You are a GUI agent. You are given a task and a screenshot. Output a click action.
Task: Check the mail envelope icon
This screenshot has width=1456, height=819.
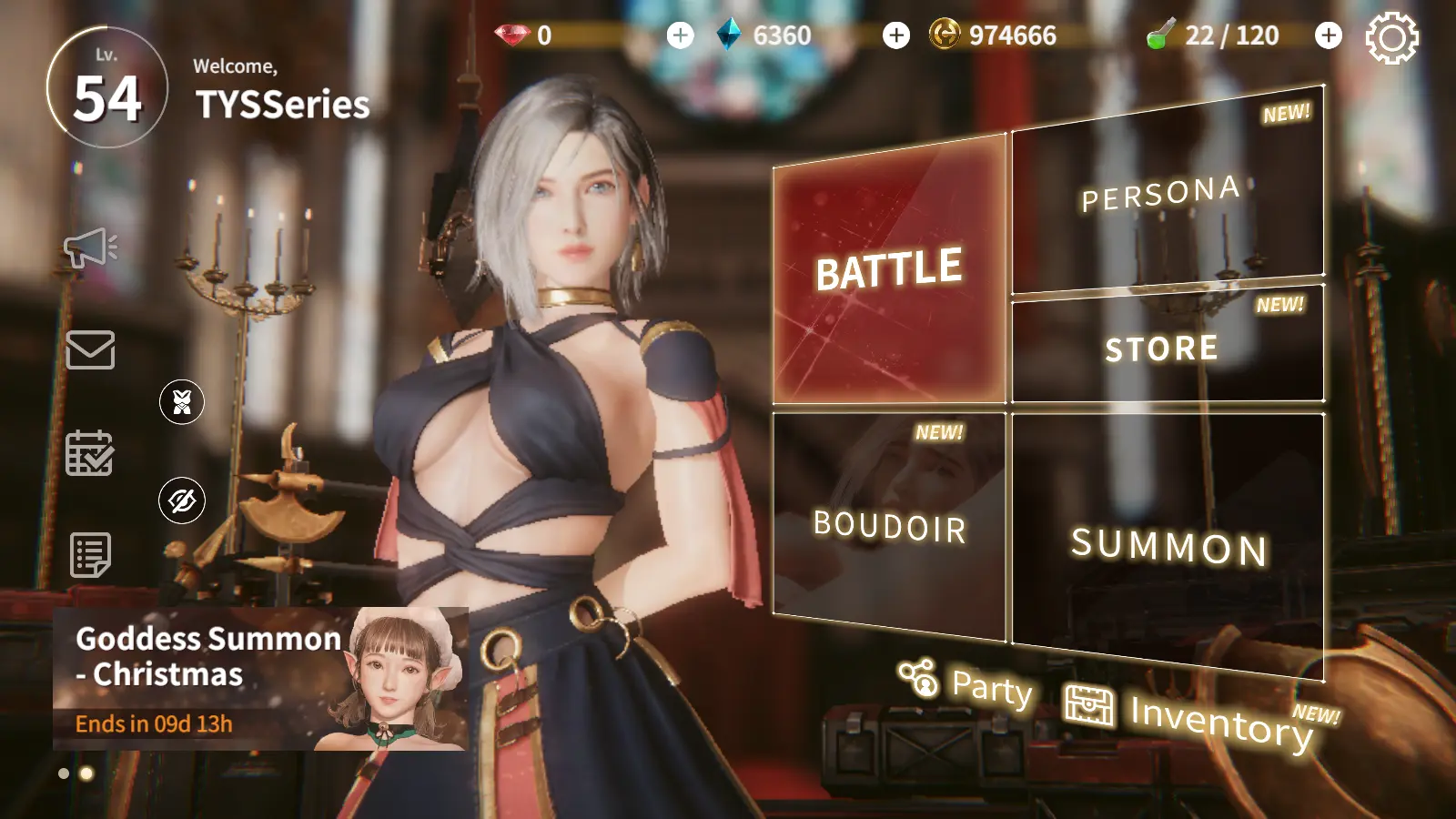tap(90, 349)
